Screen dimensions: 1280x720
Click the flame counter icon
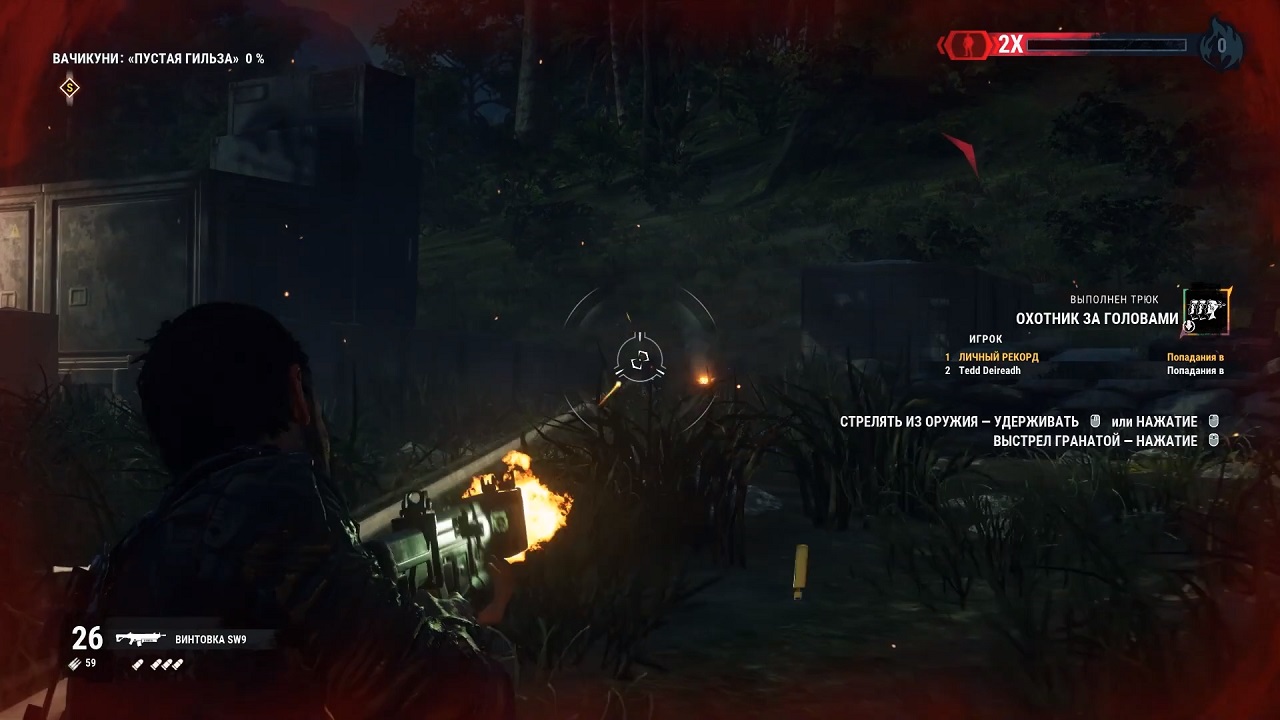(1221, 46)
